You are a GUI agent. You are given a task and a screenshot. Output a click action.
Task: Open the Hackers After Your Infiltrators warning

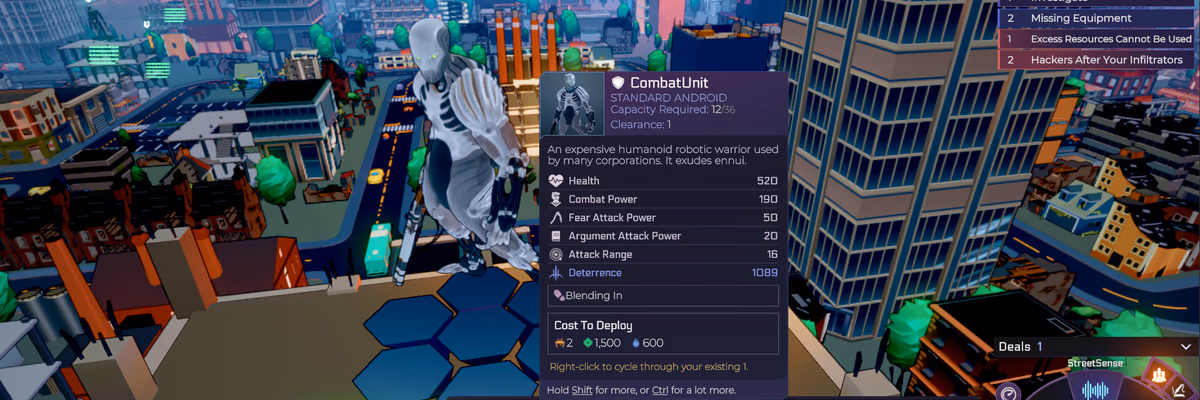pyautogui.click(x=1097, y=60)
